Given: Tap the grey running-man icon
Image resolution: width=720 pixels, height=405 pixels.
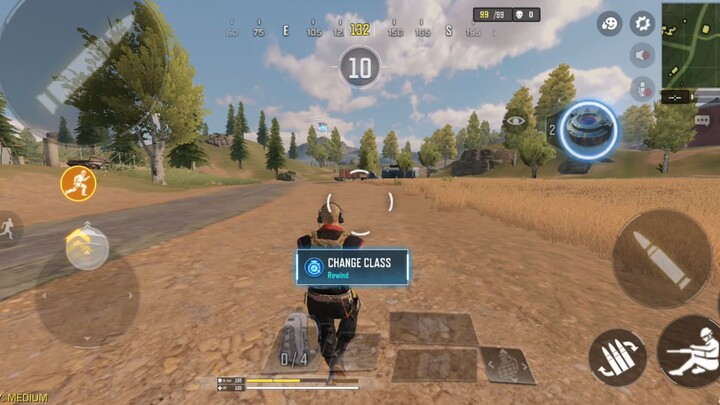Looking at the screenshot, I should click(8, 227).
